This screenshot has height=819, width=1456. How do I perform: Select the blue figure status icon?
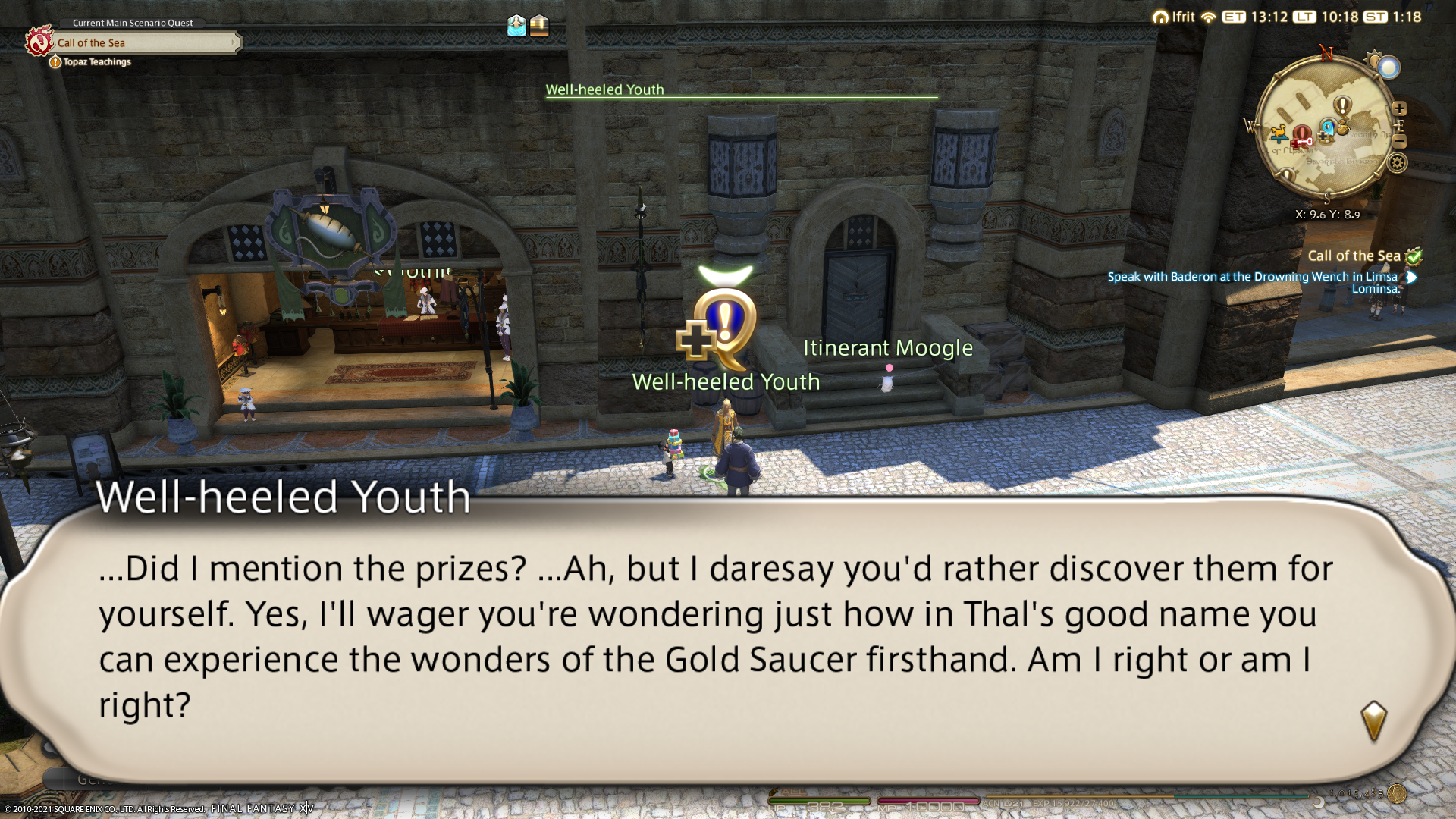click(516, 26)
